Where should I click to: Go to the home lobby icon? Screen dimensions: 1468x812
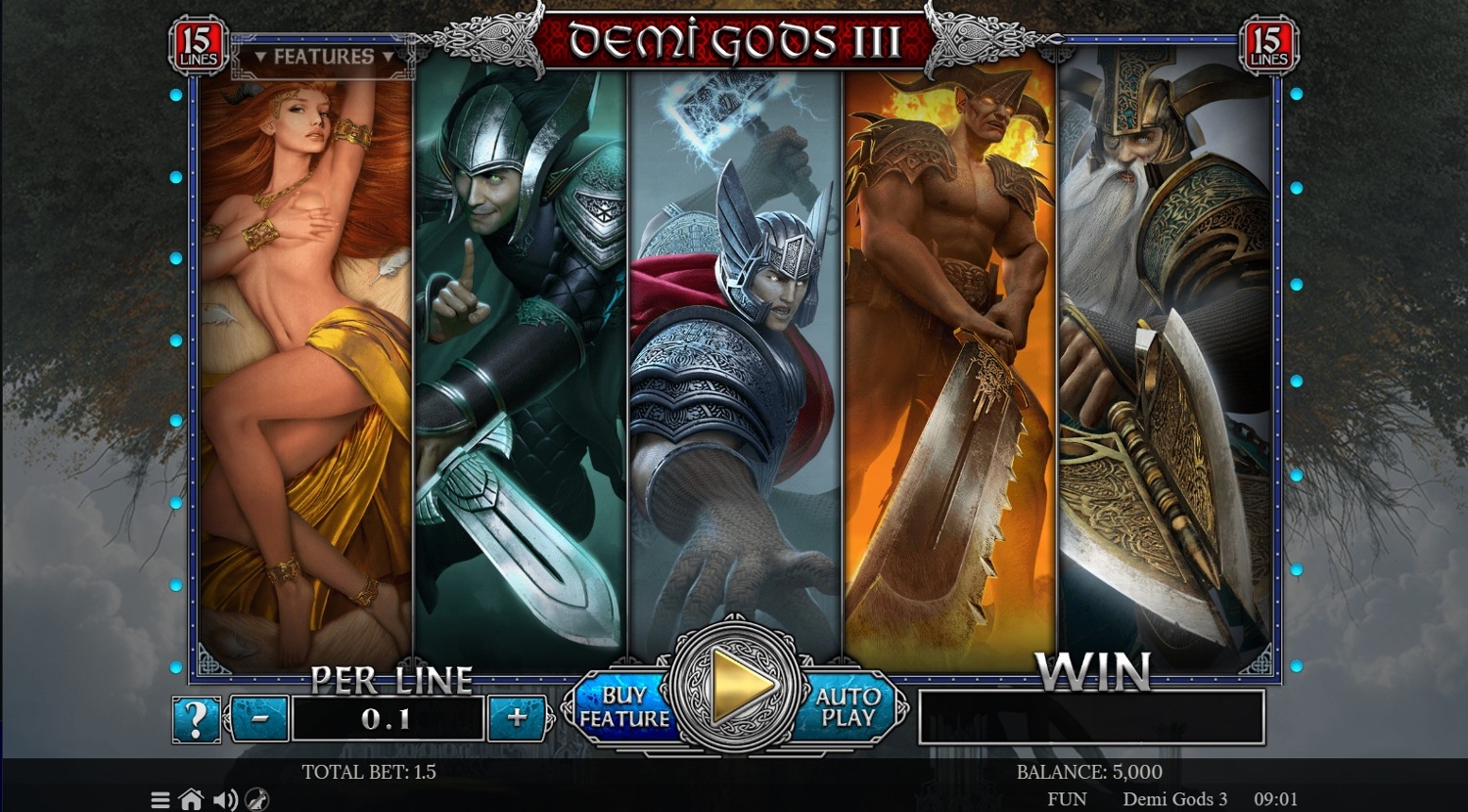point(192,800)
